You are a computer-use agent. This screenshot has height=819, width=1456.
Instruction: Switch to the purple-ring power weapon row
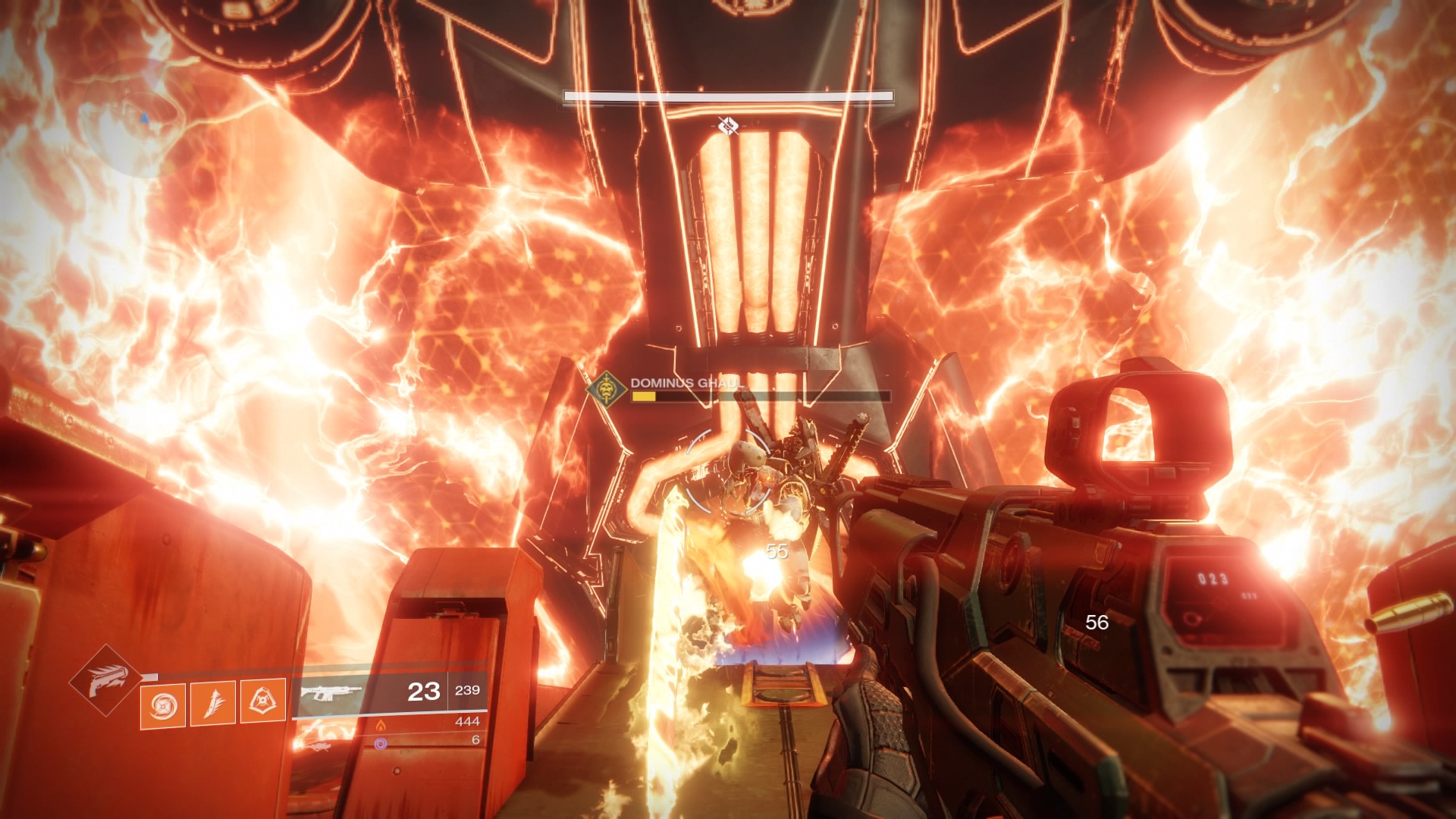coord(381,742)
